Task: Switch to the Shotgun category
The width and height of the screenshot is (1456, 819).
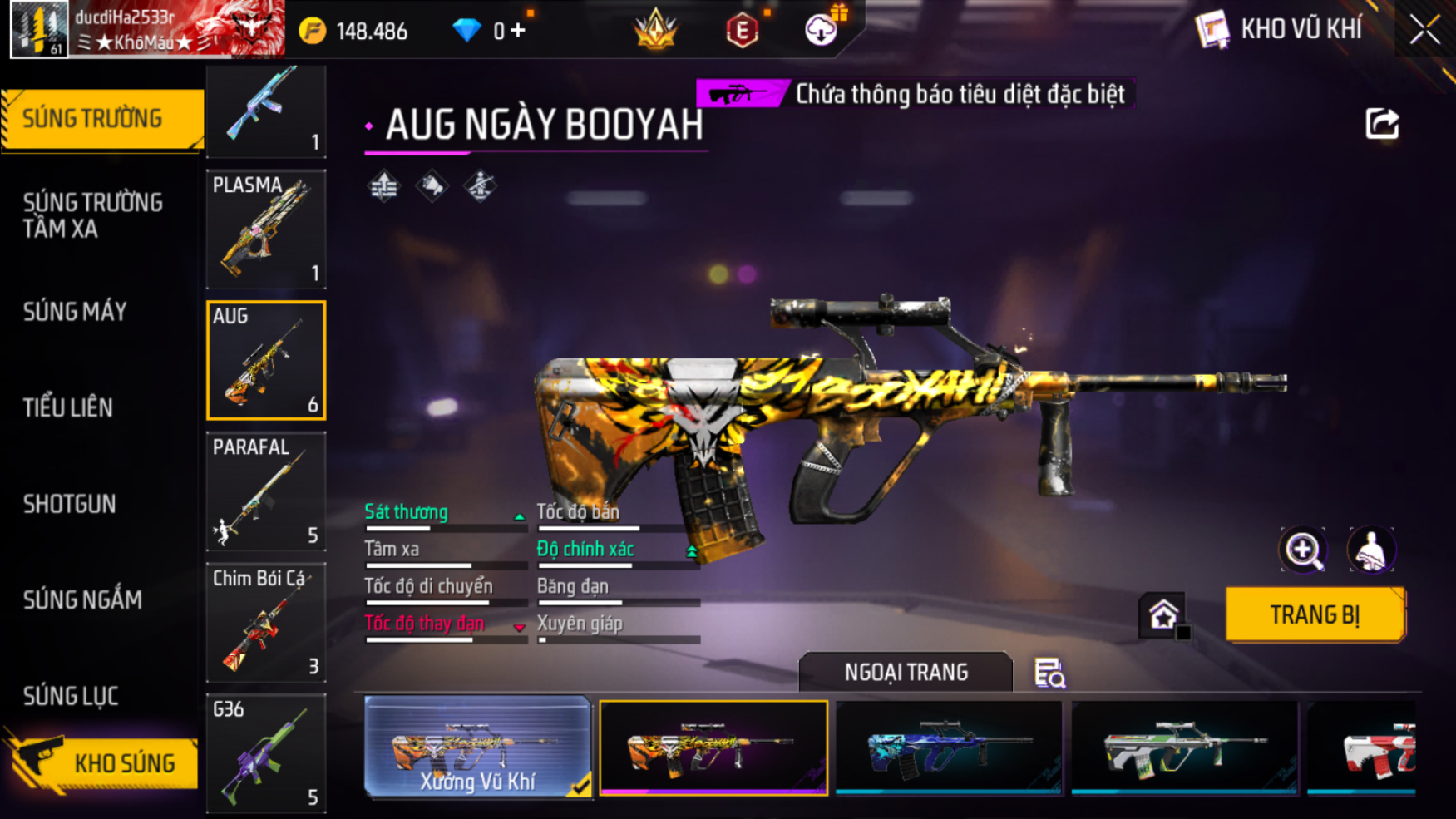Action: pyautogui.click(x=70, y=504)
